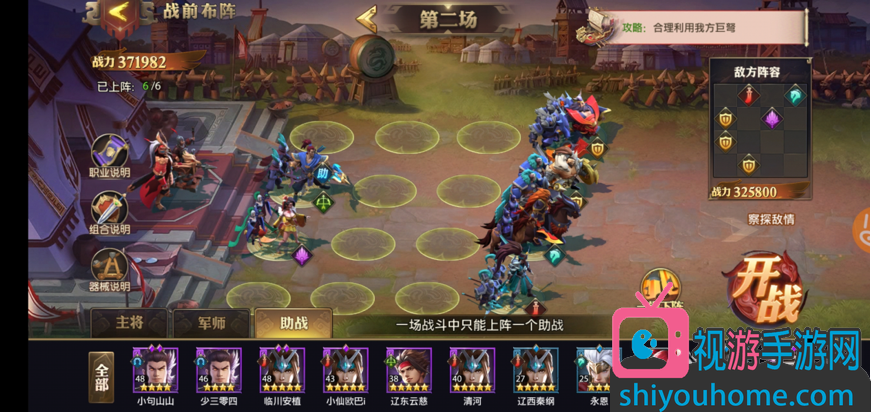Choose hero 清河

point(471,374)
